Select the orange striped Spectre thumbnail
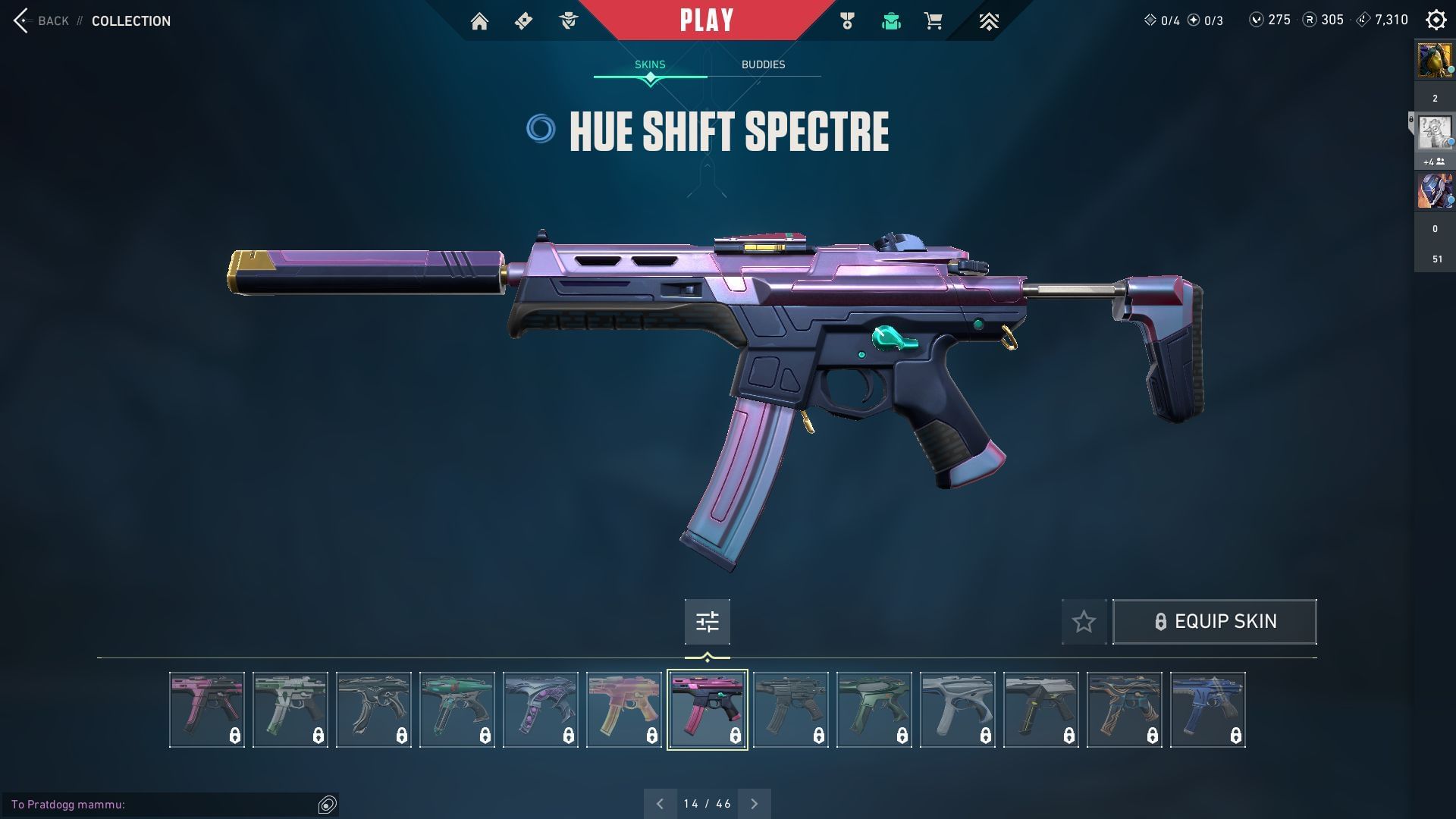The image size is (1456, 819). pos(1124,710)
